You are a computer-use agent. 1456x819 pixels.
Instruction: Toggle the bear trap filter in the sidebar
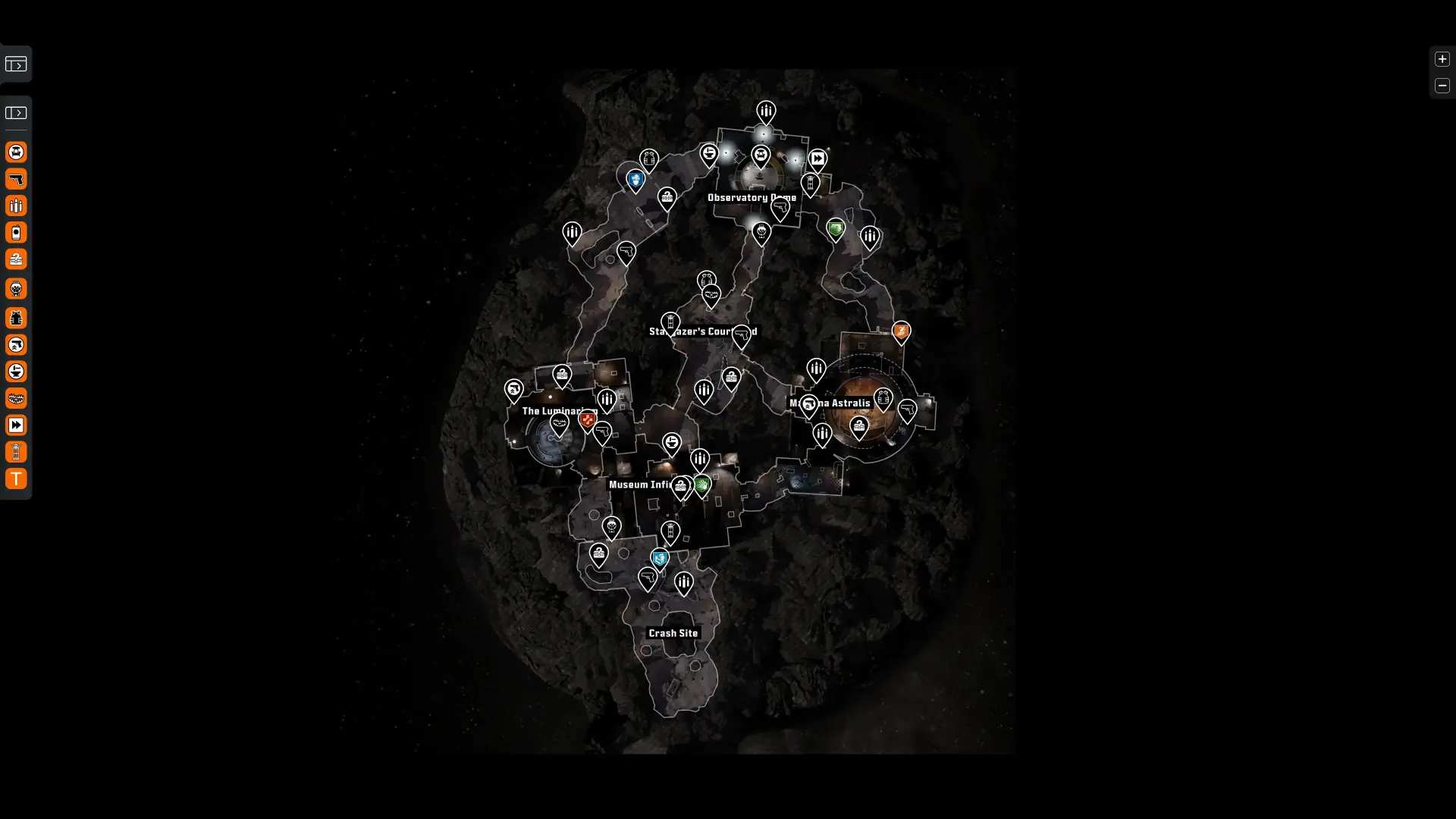point(16,398)
